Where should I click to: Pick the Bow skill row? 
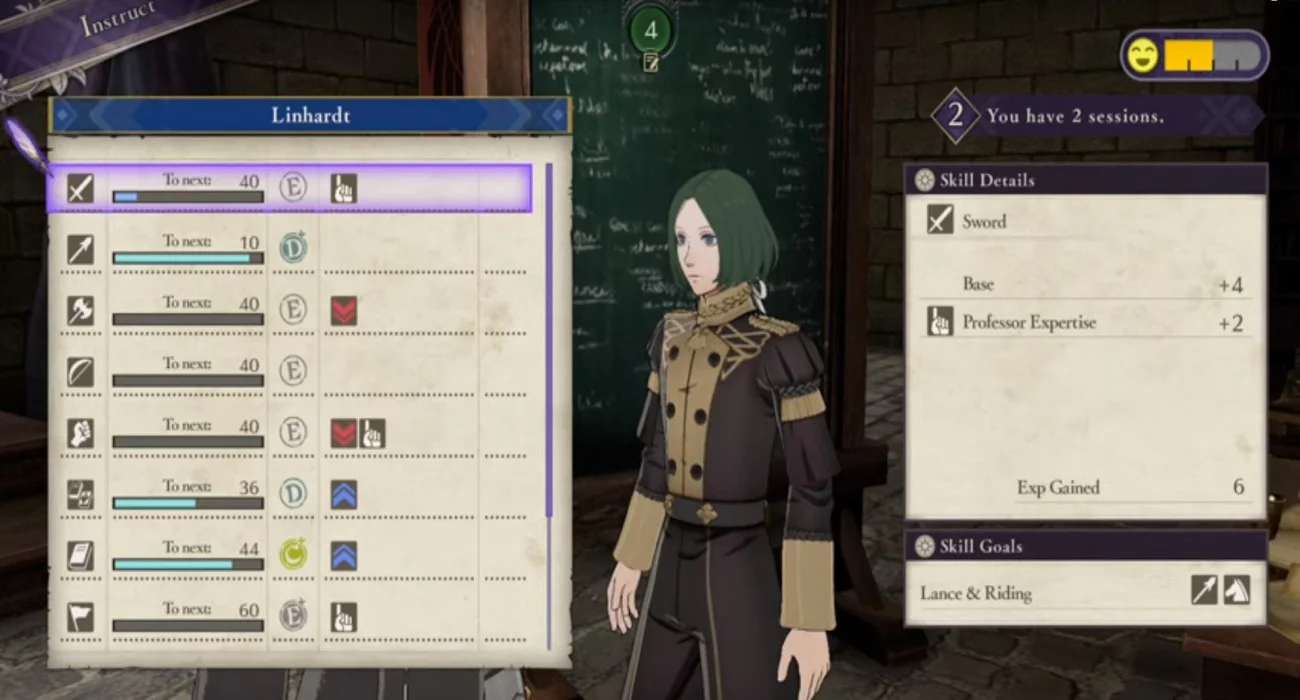(290, 372)
